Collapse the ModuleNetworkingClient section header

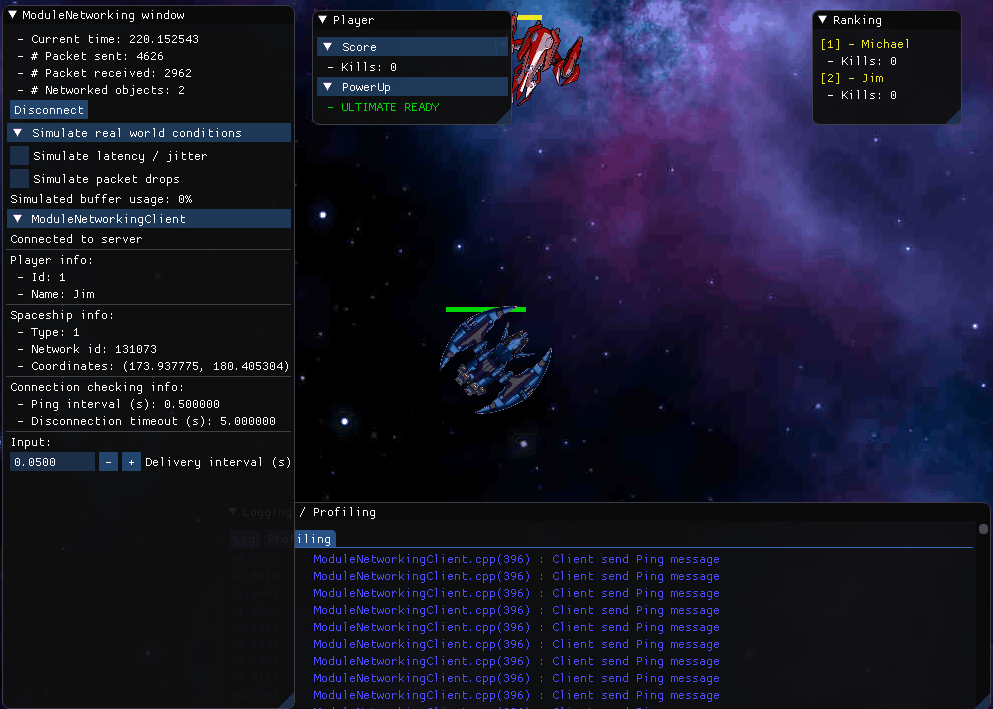click(x=18, y=219)
